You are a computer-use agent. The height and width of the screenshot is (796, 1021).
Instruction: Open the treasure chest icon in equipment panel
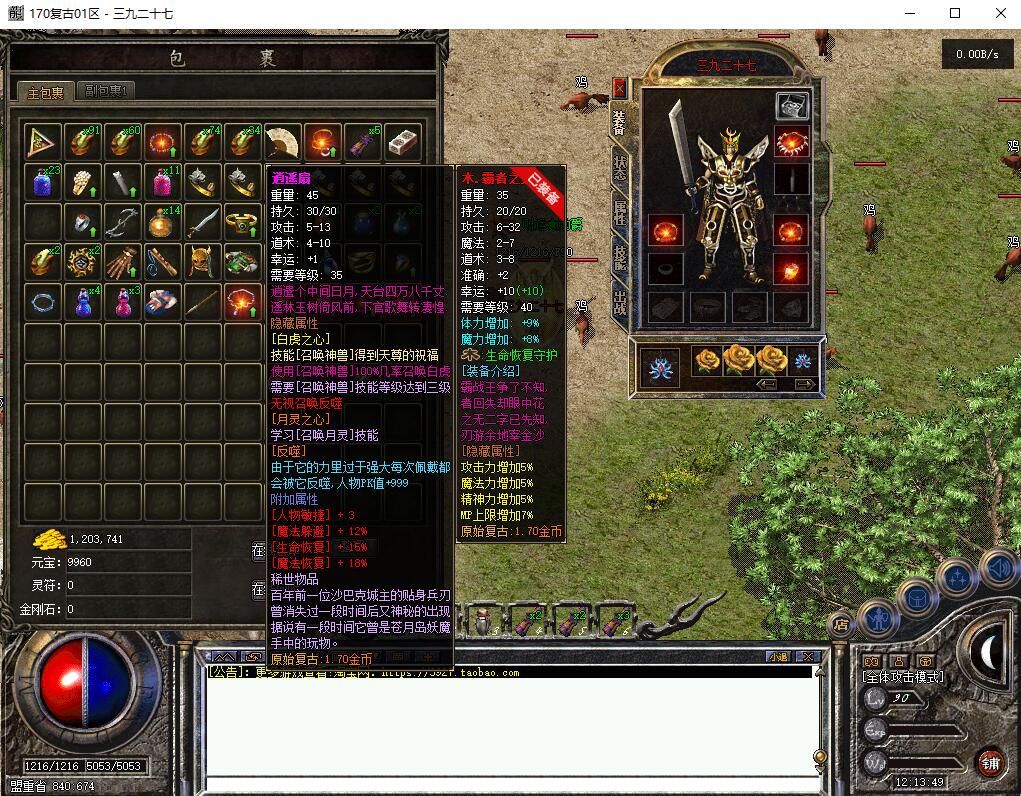point(792,106)
